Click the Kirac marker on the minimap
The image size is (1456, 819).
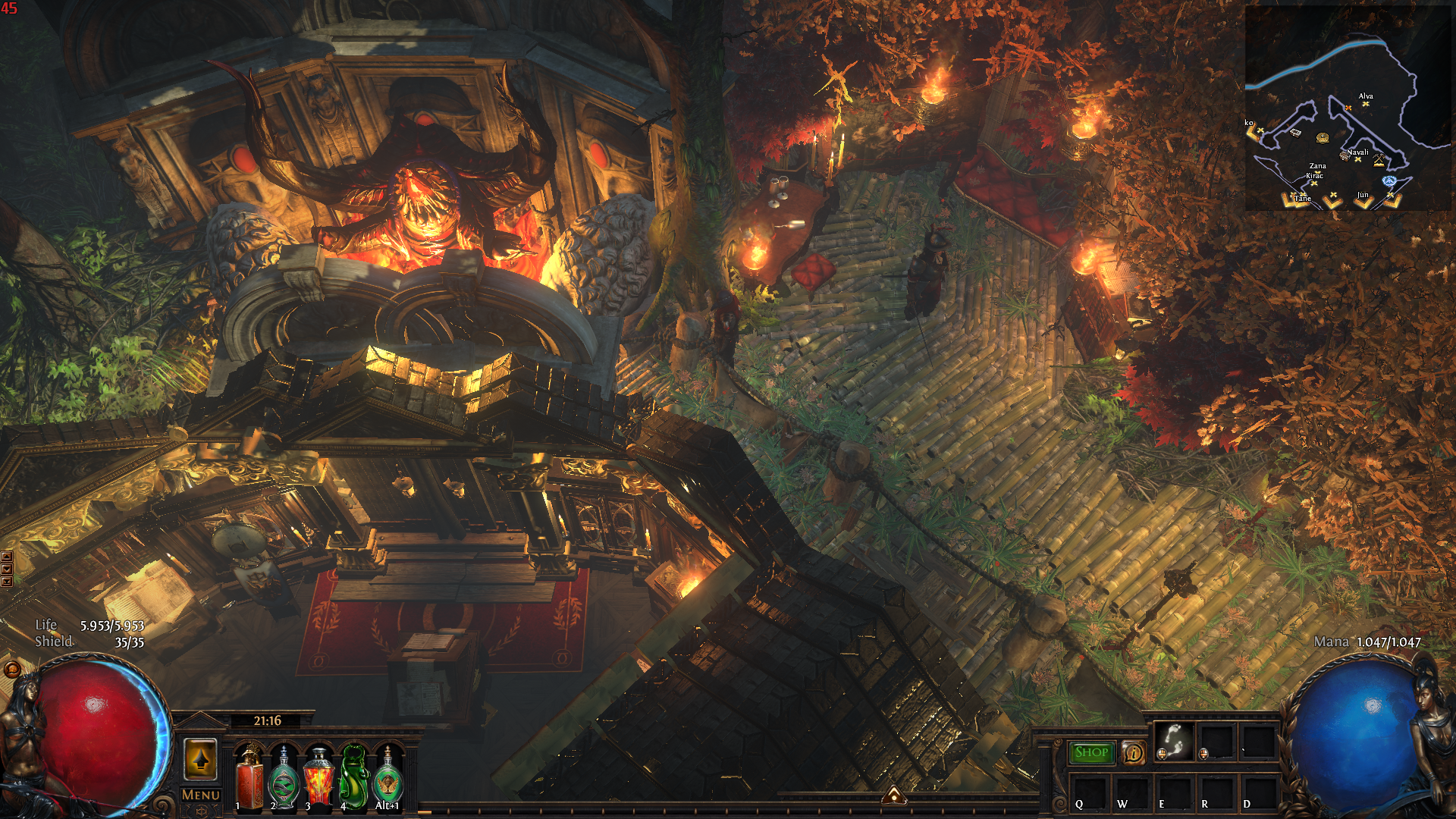point(1314,182)
